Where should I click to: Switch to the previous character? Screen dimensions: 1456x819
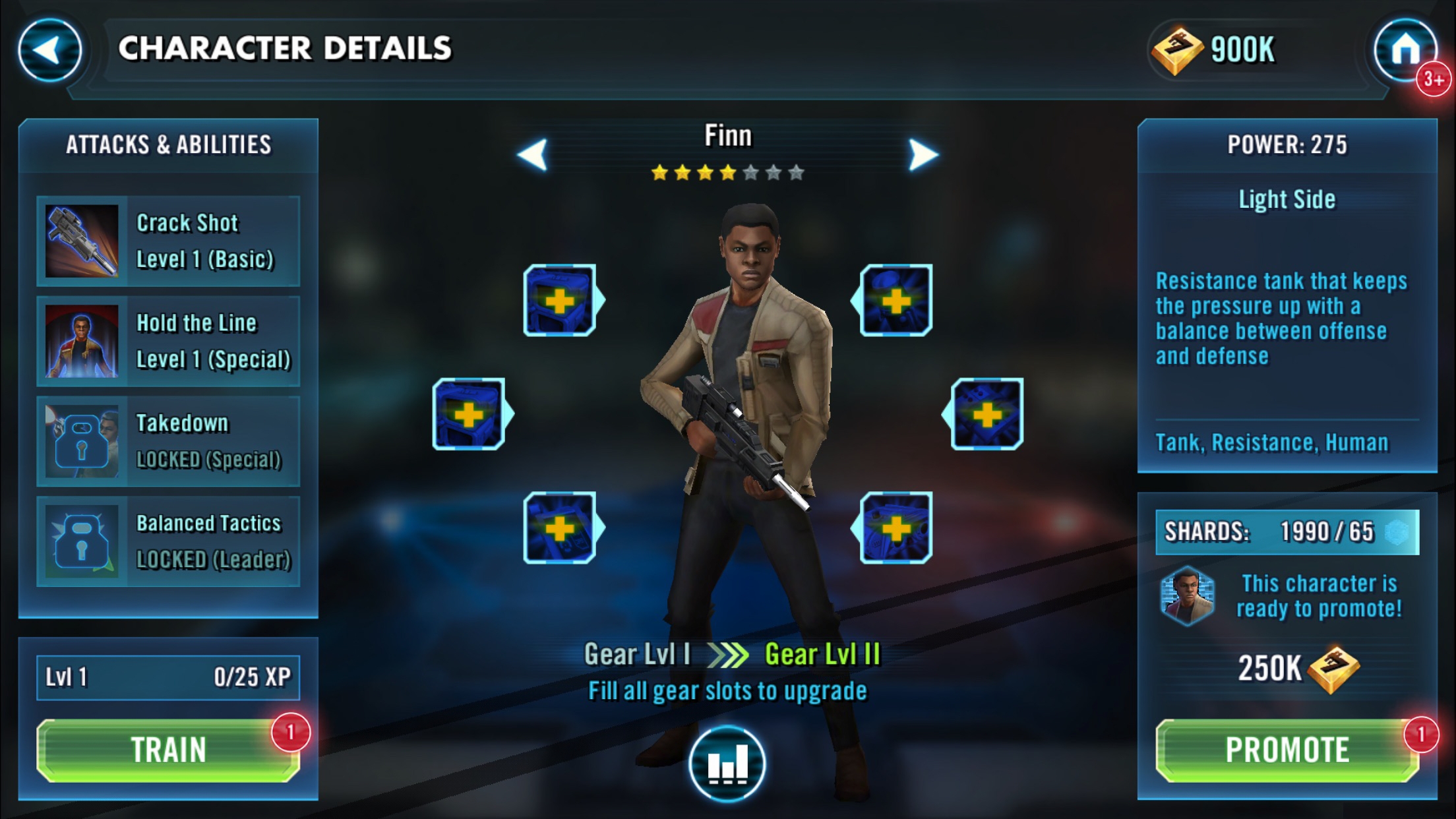[533, 154]
